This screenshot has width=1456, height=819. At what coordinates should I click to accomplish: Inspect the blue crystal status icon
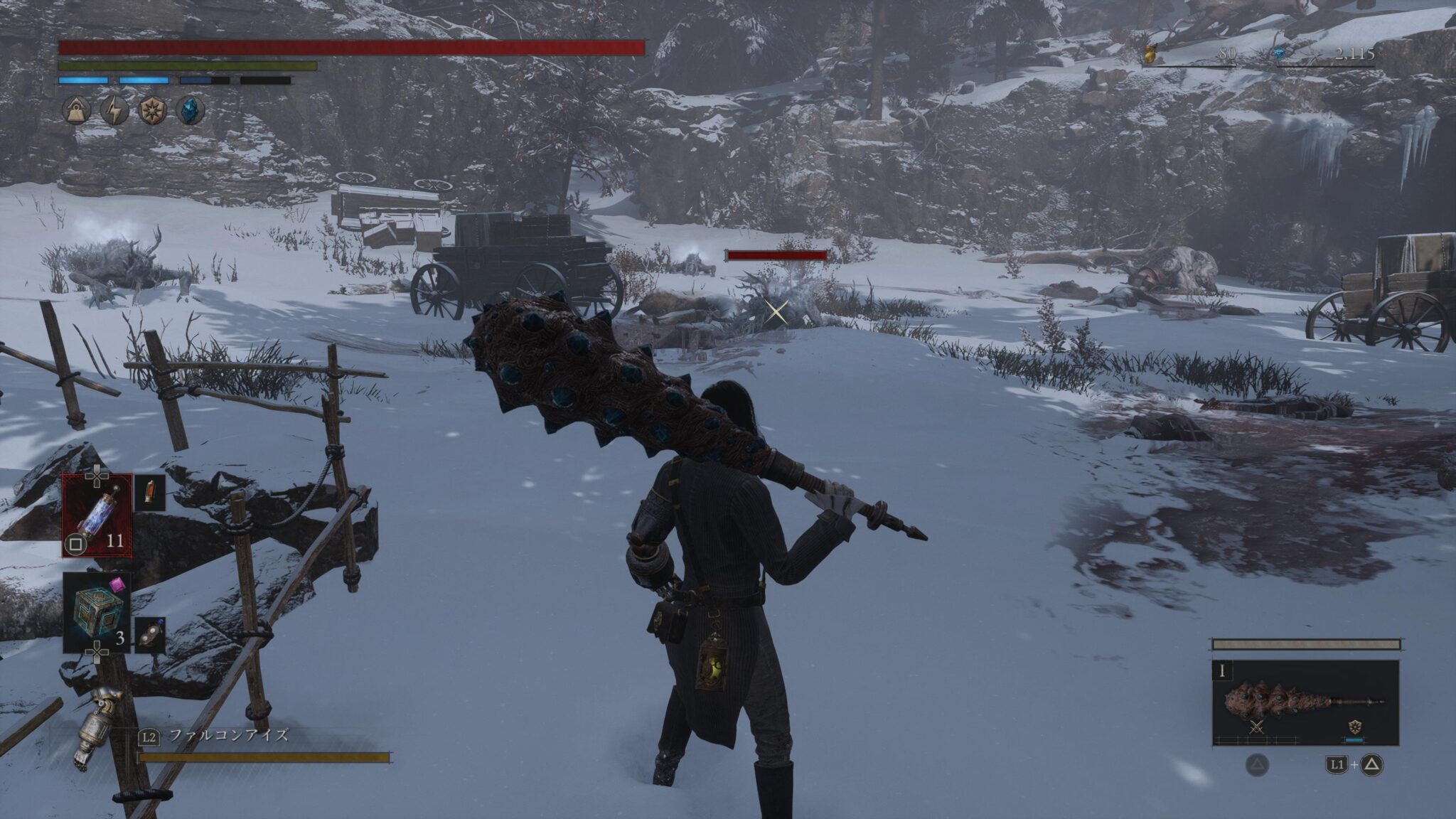click(190, 111)
